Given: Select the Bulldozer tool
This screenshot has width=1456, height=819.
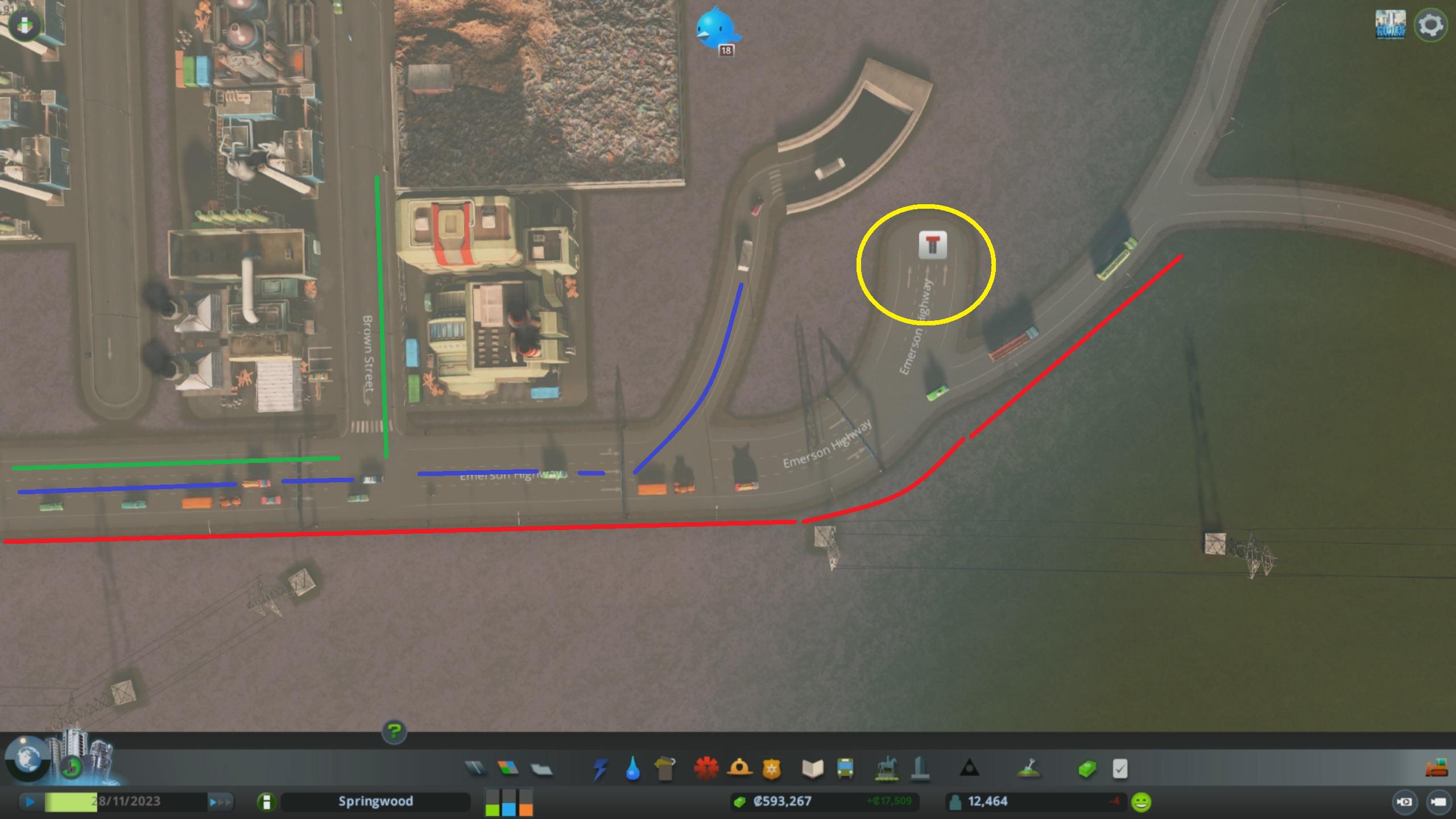Looking at the screenshot, I should [1436, 767].
